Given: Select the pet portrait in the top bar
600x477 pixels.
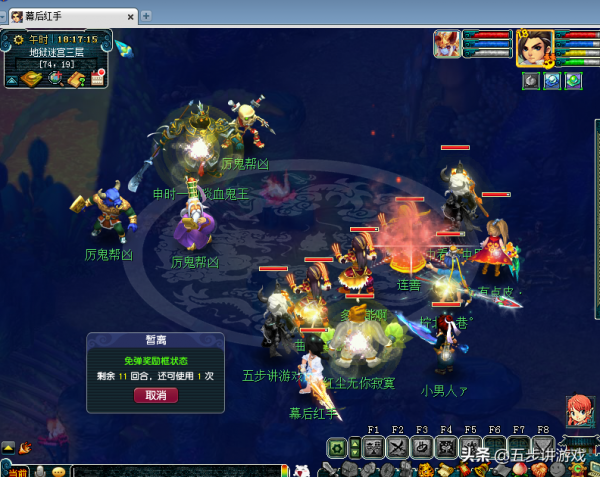Looking at the screenshot, I should 447,45.
